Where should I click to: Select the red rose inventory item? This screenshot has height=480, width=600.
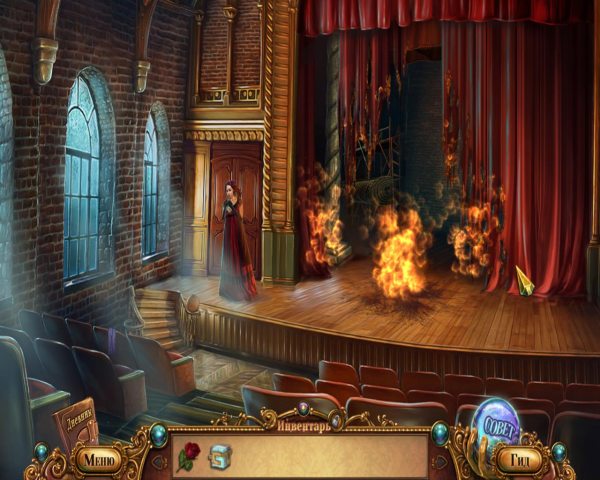point(187,458)
